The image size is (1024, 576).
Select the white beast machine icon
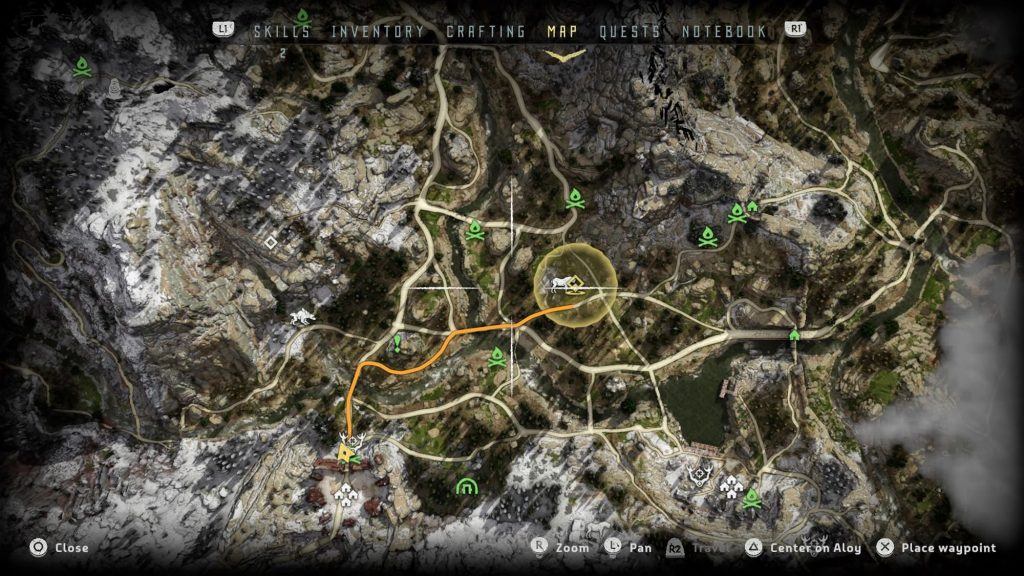pos(300,318)
